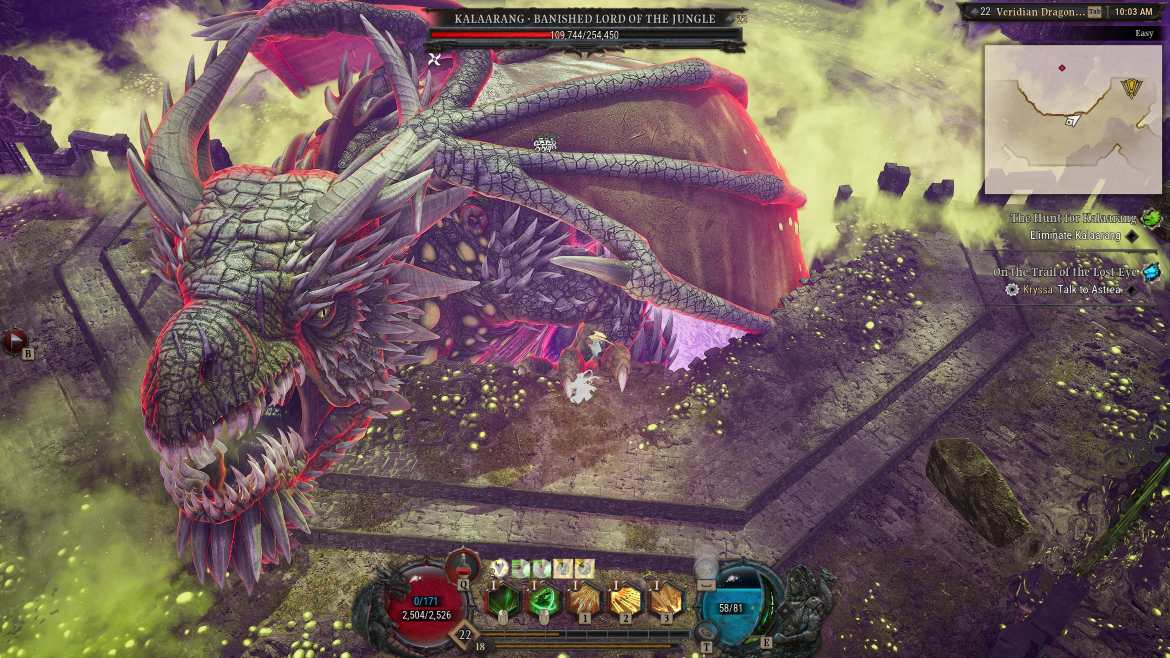Screen dimensions: 1170x658
Task: Click the level 22 diamond badge
Action: pos(464,634)
